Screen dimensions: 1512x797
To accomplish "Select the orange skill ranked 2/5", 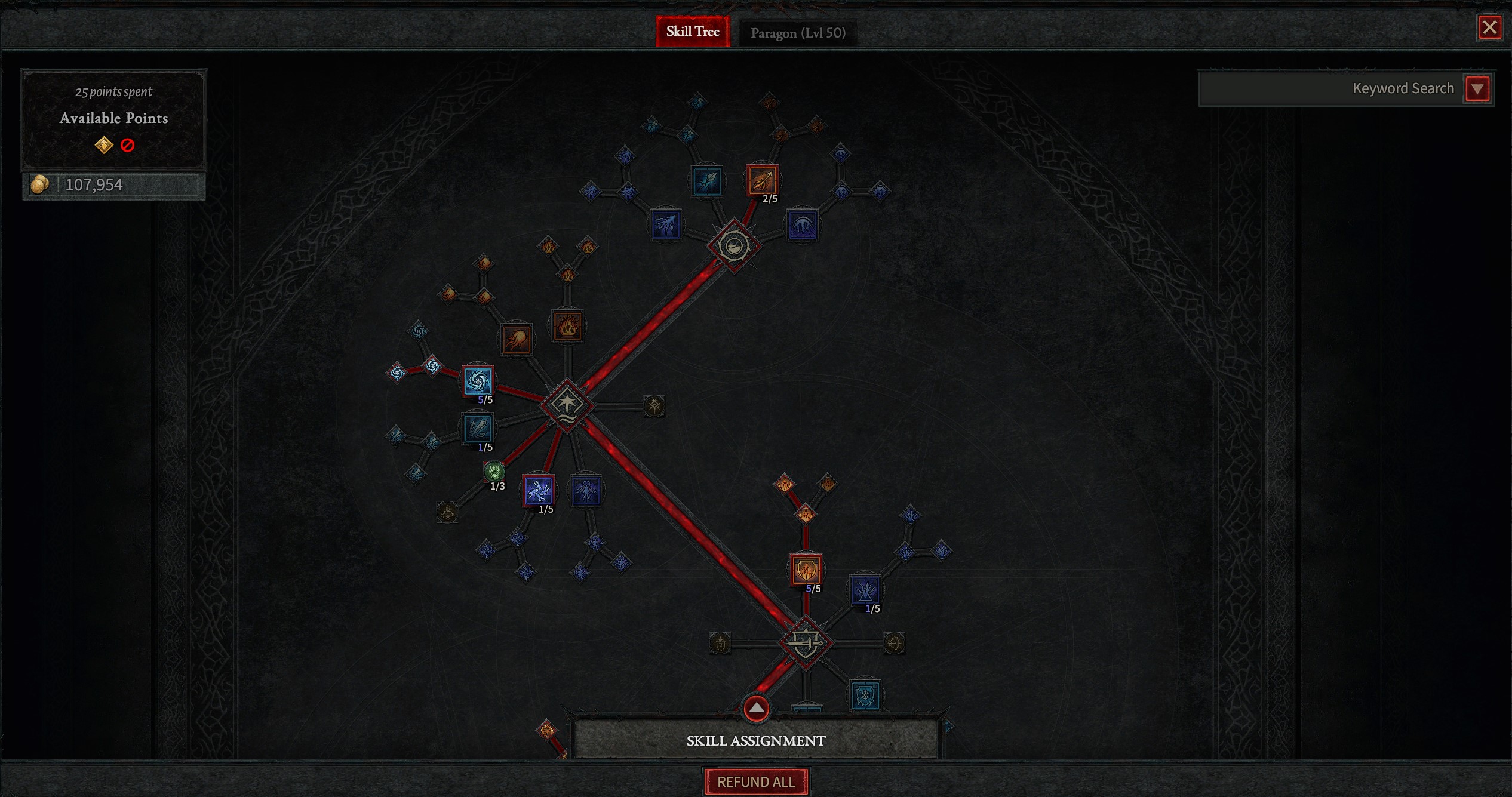I will point(763,180).
